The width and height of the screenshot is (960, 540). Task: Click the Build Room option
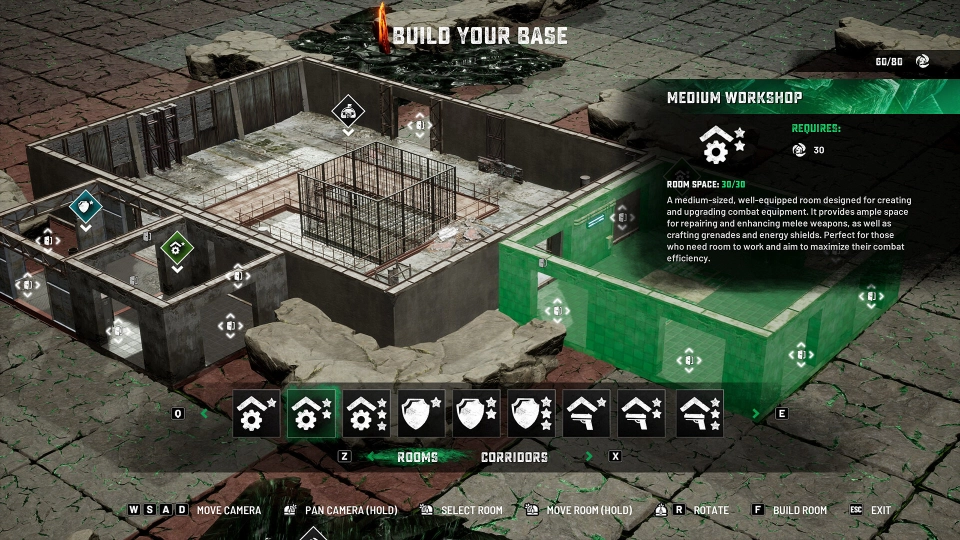coord(799,510)
